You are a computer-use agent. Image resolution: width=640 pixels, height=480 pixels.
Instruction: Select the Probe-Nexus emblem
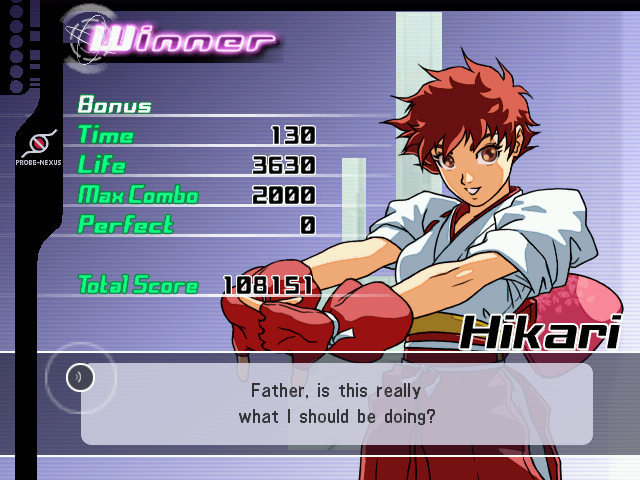tap(37, 142)
